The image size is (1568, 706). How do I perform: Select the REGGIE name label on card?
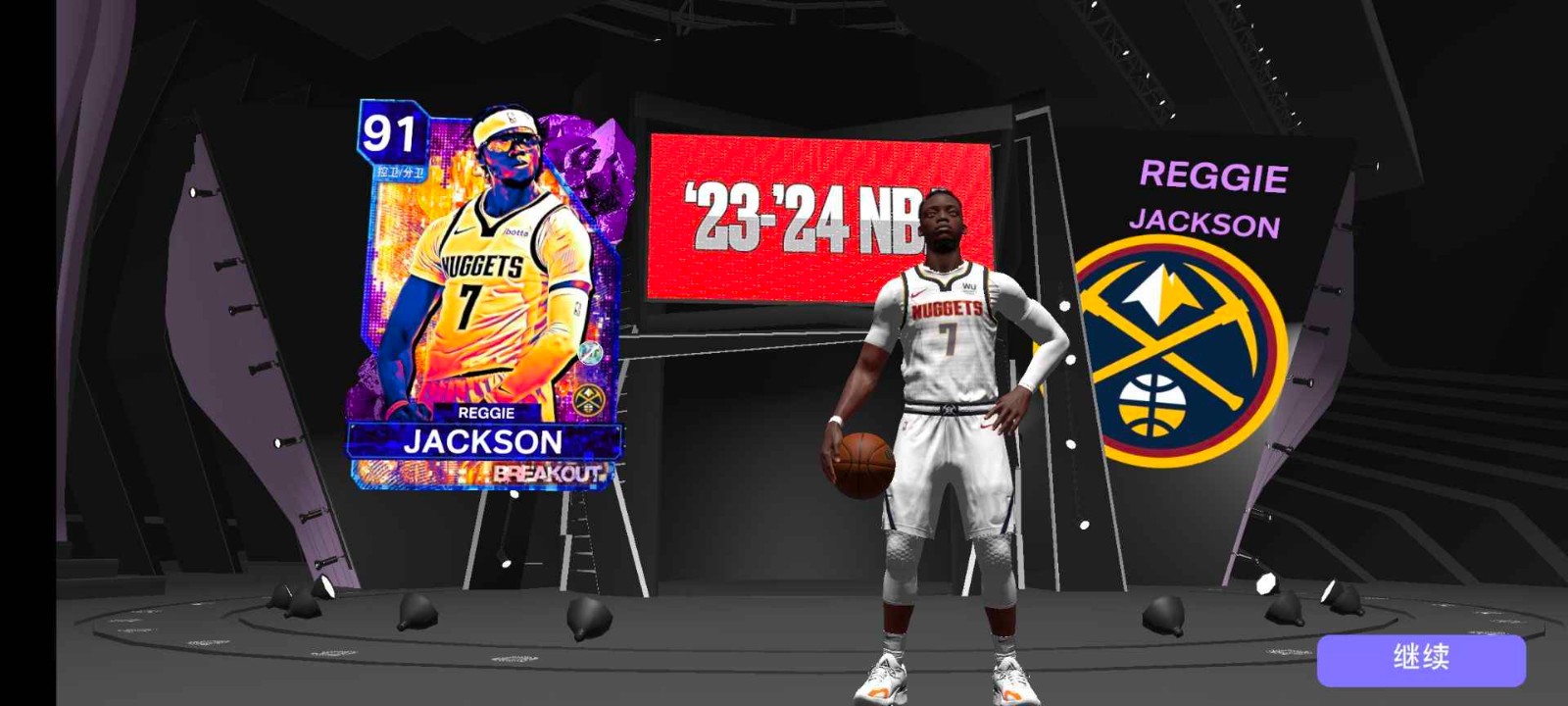click(486, 413)
